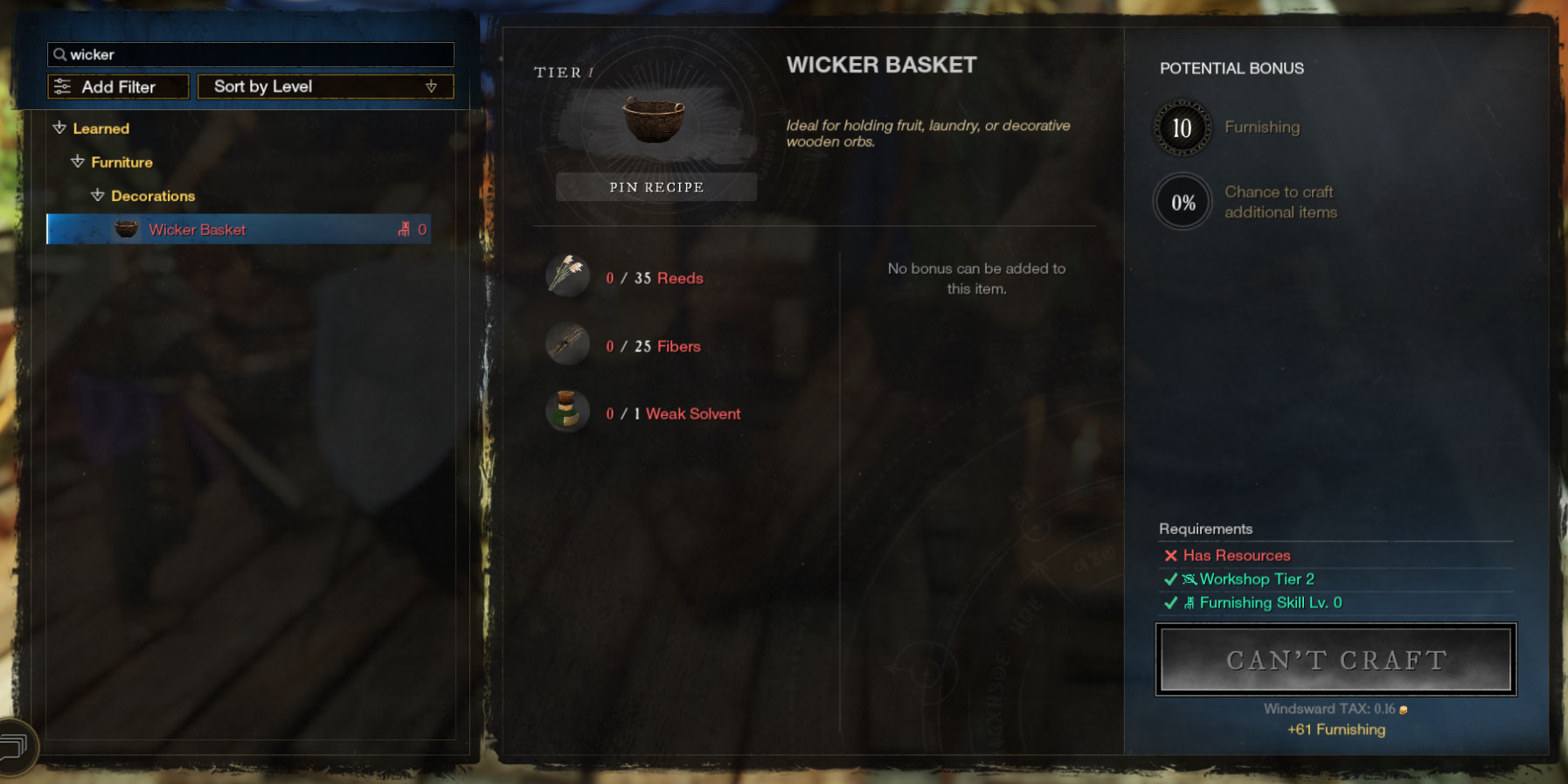Viewport: 1568px width, 784px height.
Task: Click the Reeds ingredient icon
Action: pyautogui.click(x=566, y=276)
